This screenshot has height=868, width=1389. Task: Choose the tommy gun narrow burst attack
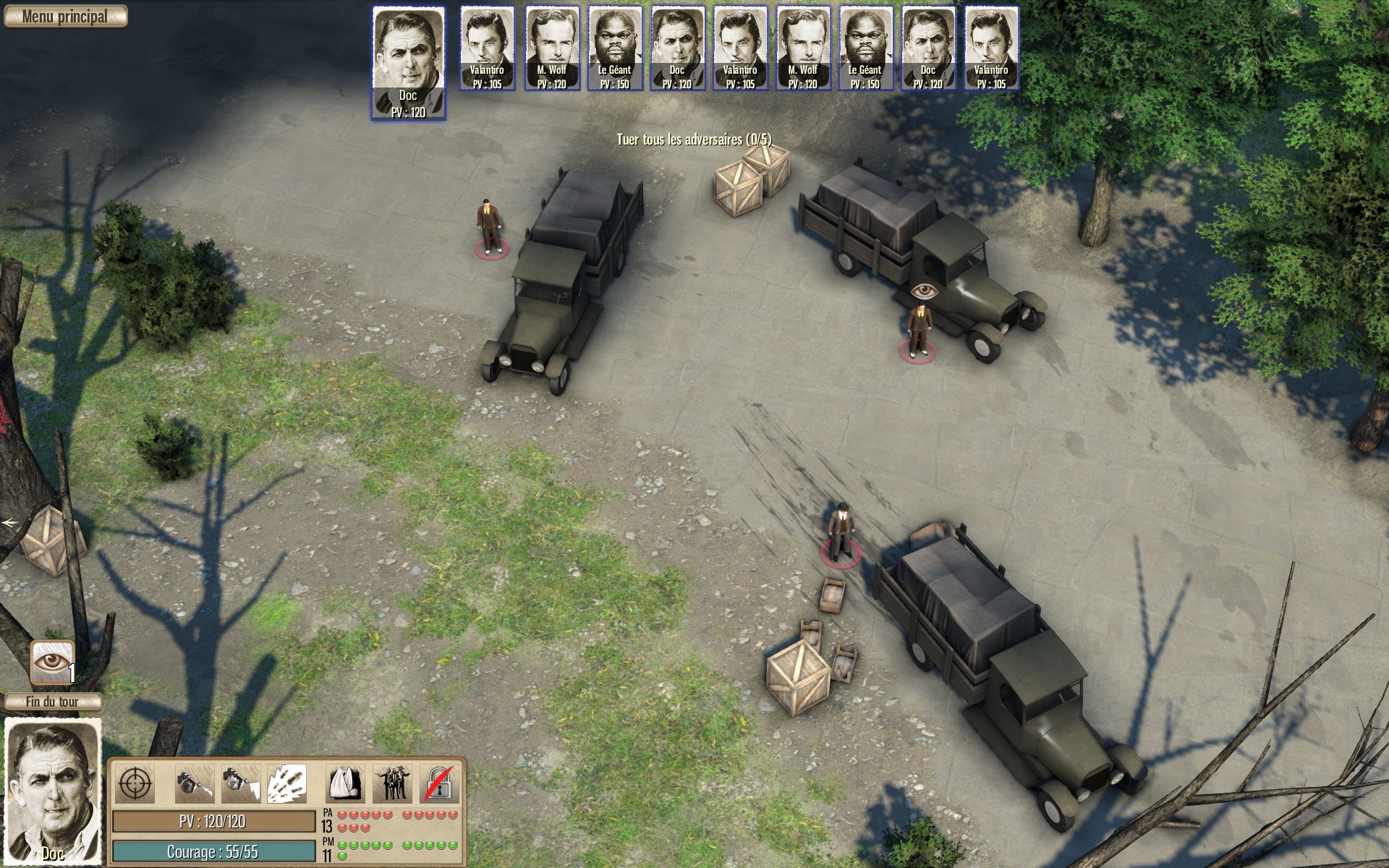[195, 783]
